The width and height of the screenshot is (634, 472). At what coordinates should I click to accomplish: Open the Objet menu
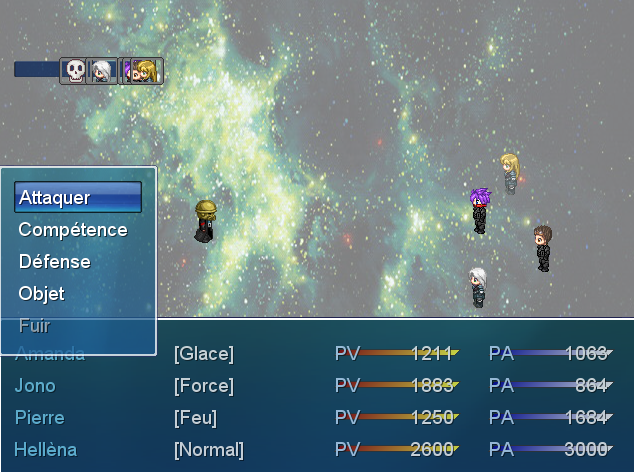tap(77, 294)
